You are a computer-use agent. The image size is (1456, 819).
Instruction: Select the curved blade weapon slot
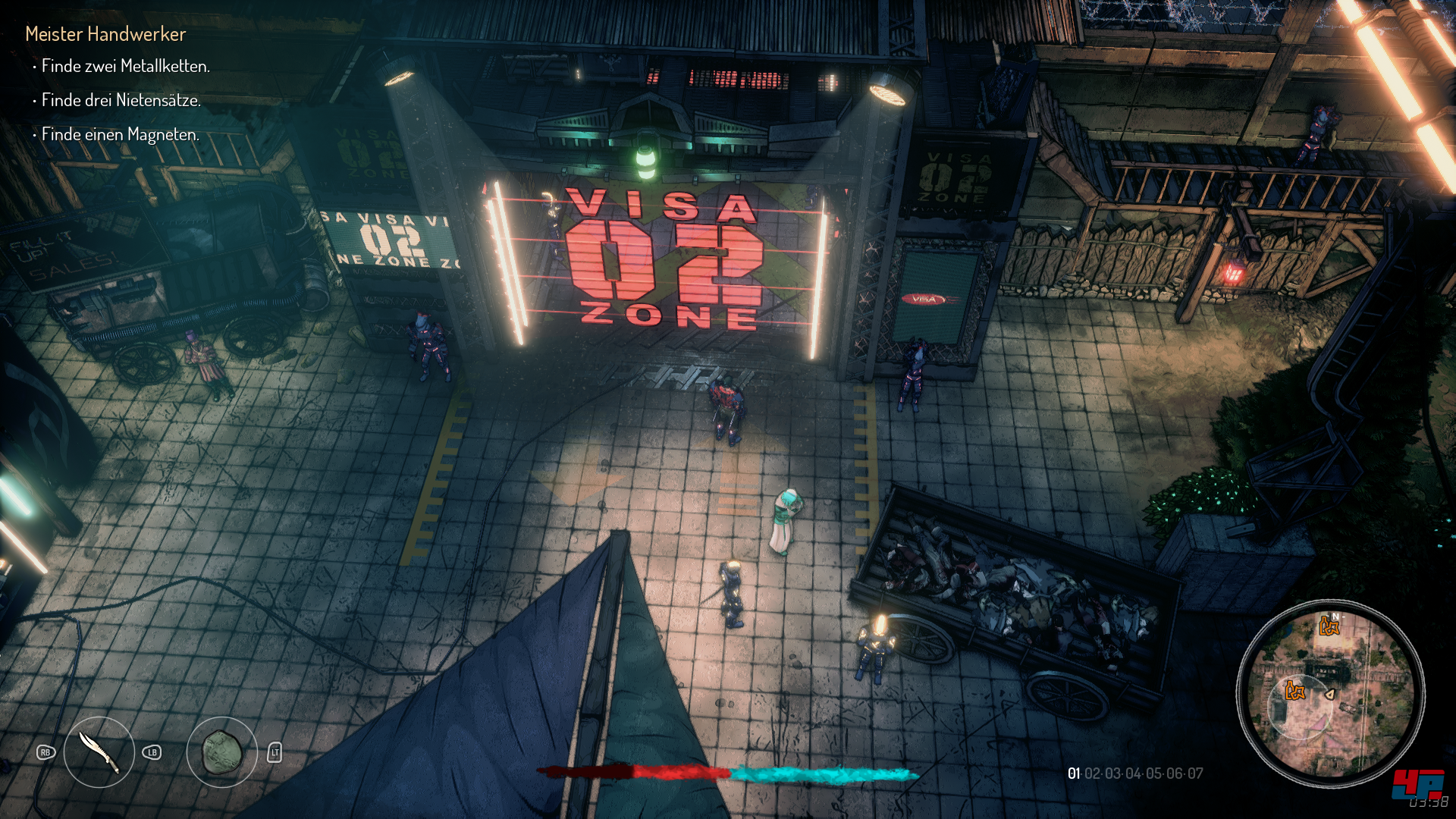99,752
